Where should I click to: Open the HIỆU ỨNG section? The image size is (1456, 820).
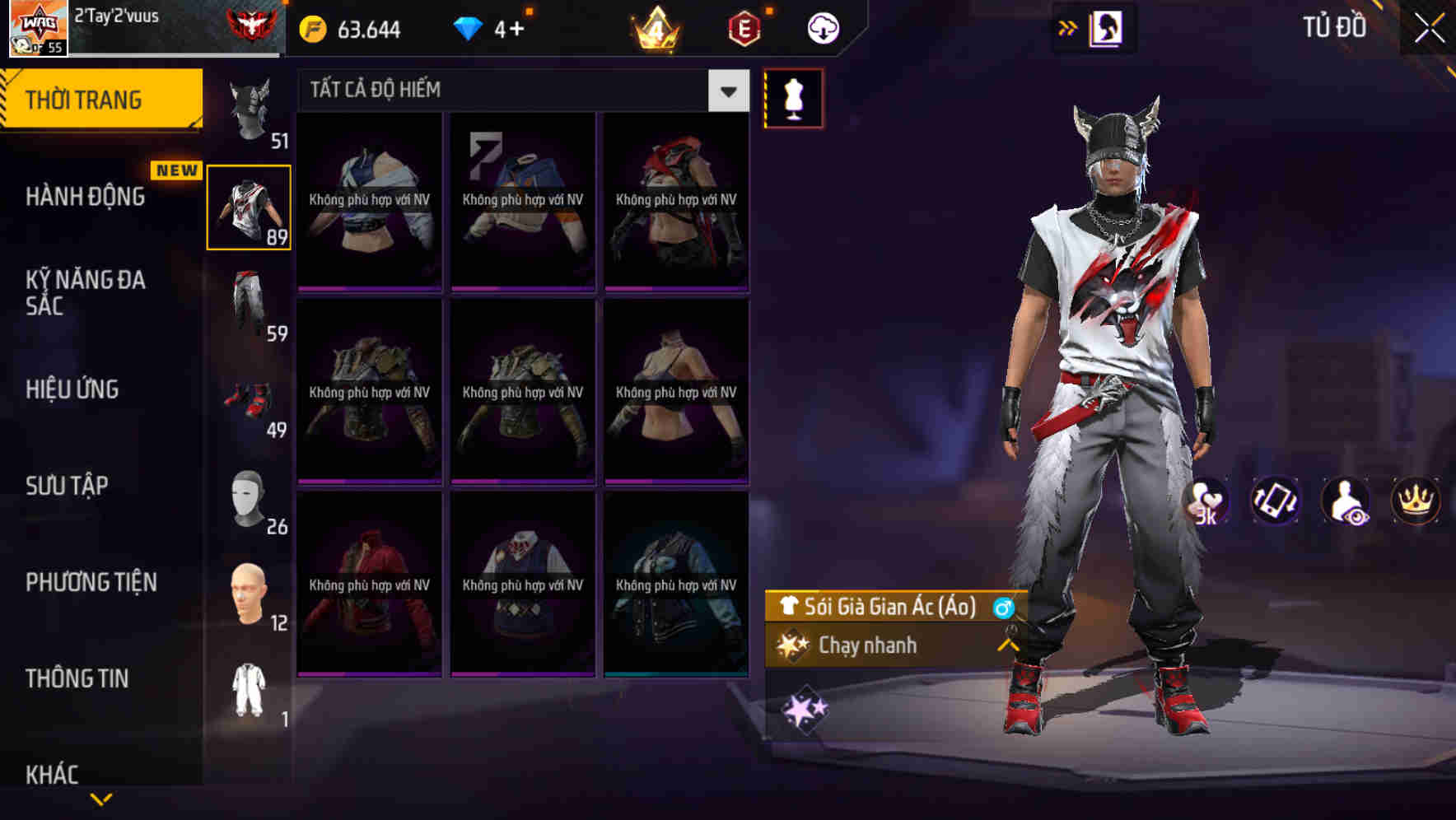tap(72, 389)
